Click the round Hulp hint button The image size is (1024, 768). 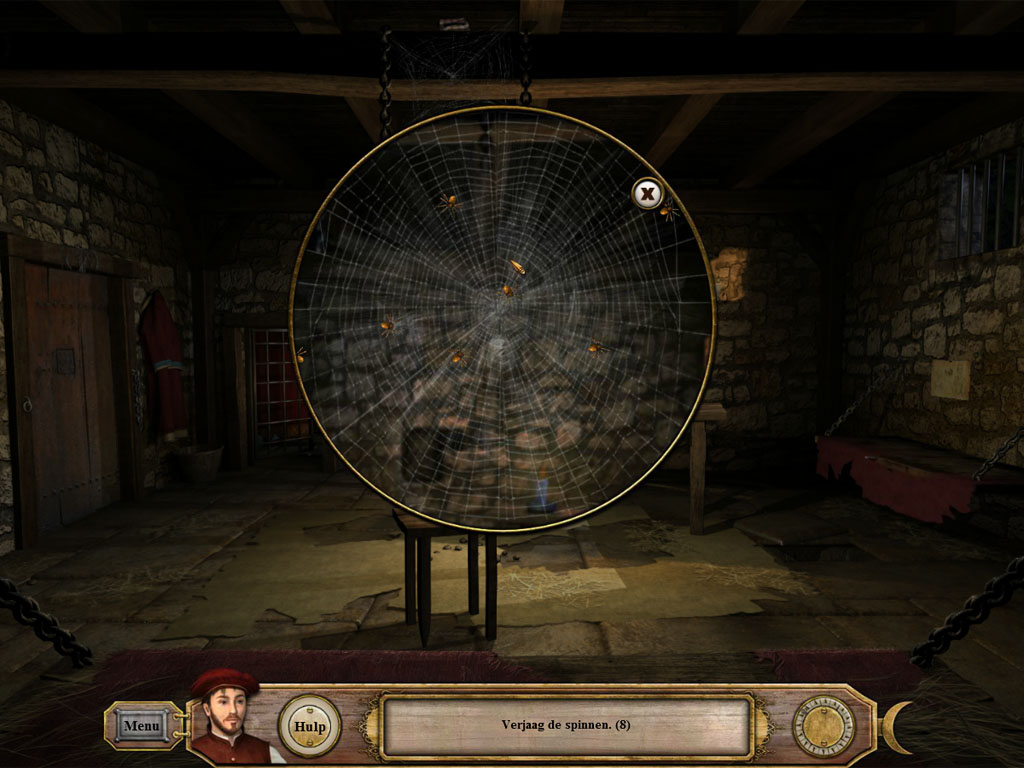[310, 726]
